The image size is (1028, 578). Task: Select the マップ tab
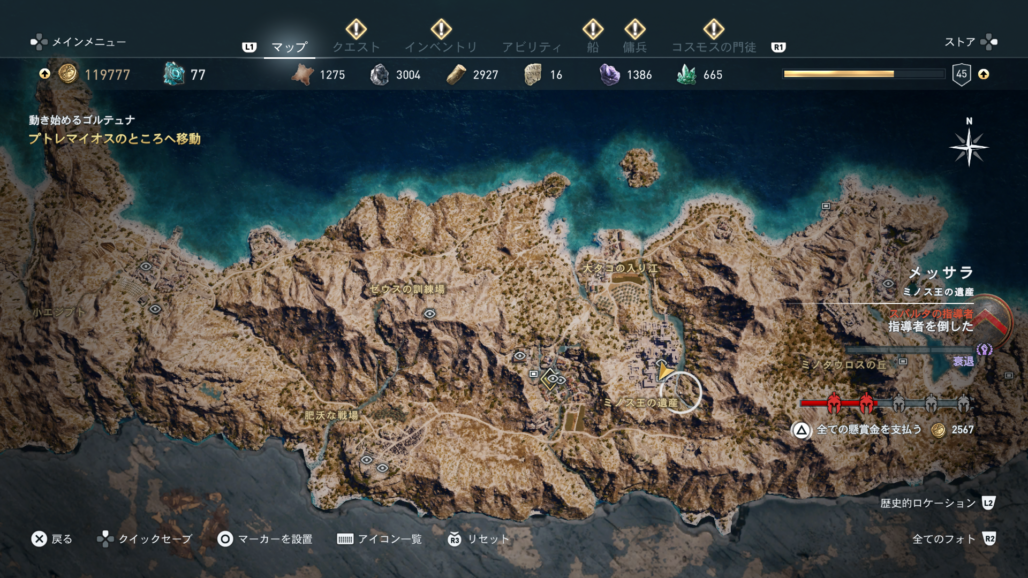pos(289,46)
